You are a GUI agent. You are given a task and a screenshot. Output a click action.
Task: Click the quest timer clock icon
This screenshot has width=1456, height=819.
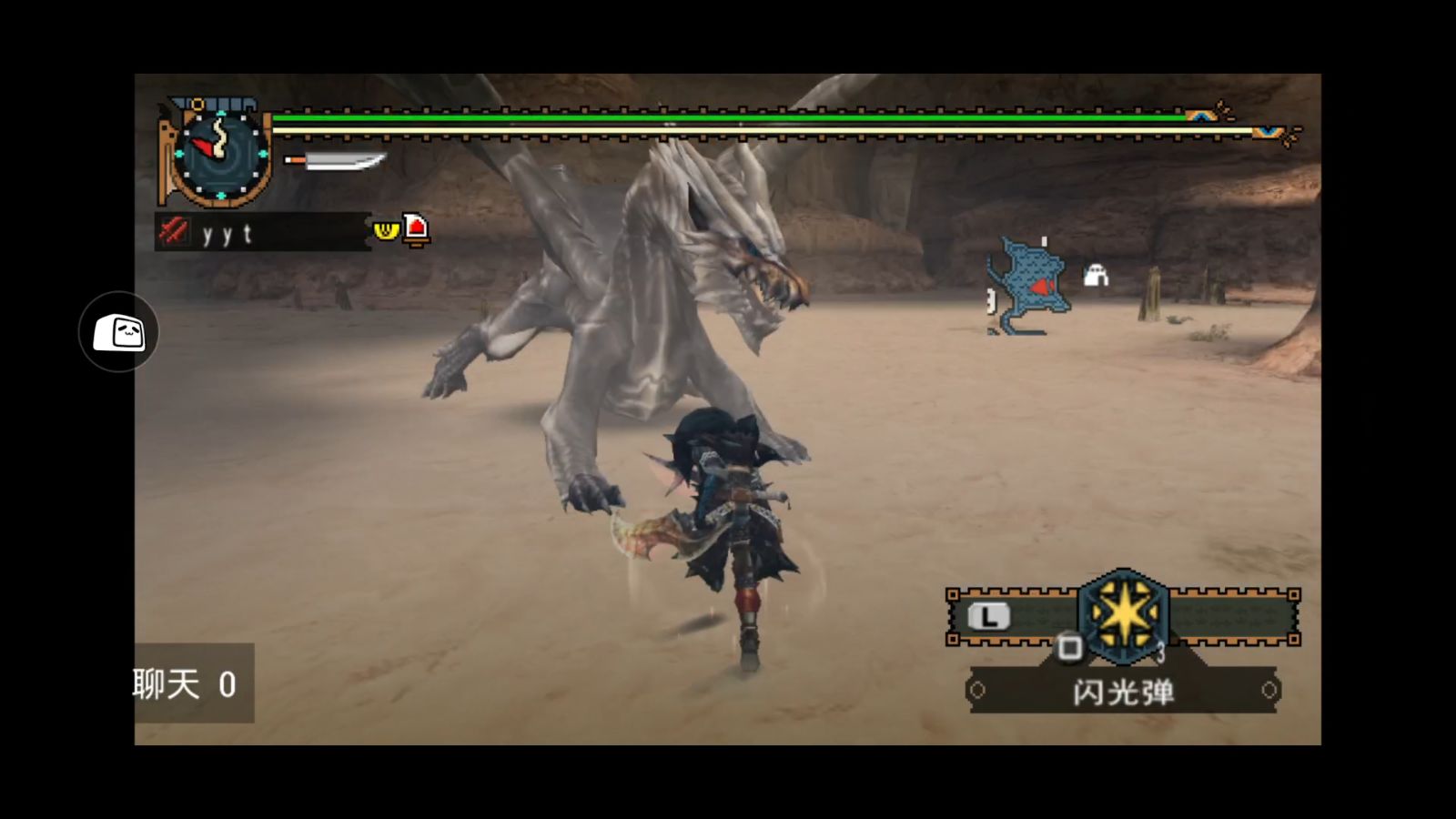[x=220, y=153]
